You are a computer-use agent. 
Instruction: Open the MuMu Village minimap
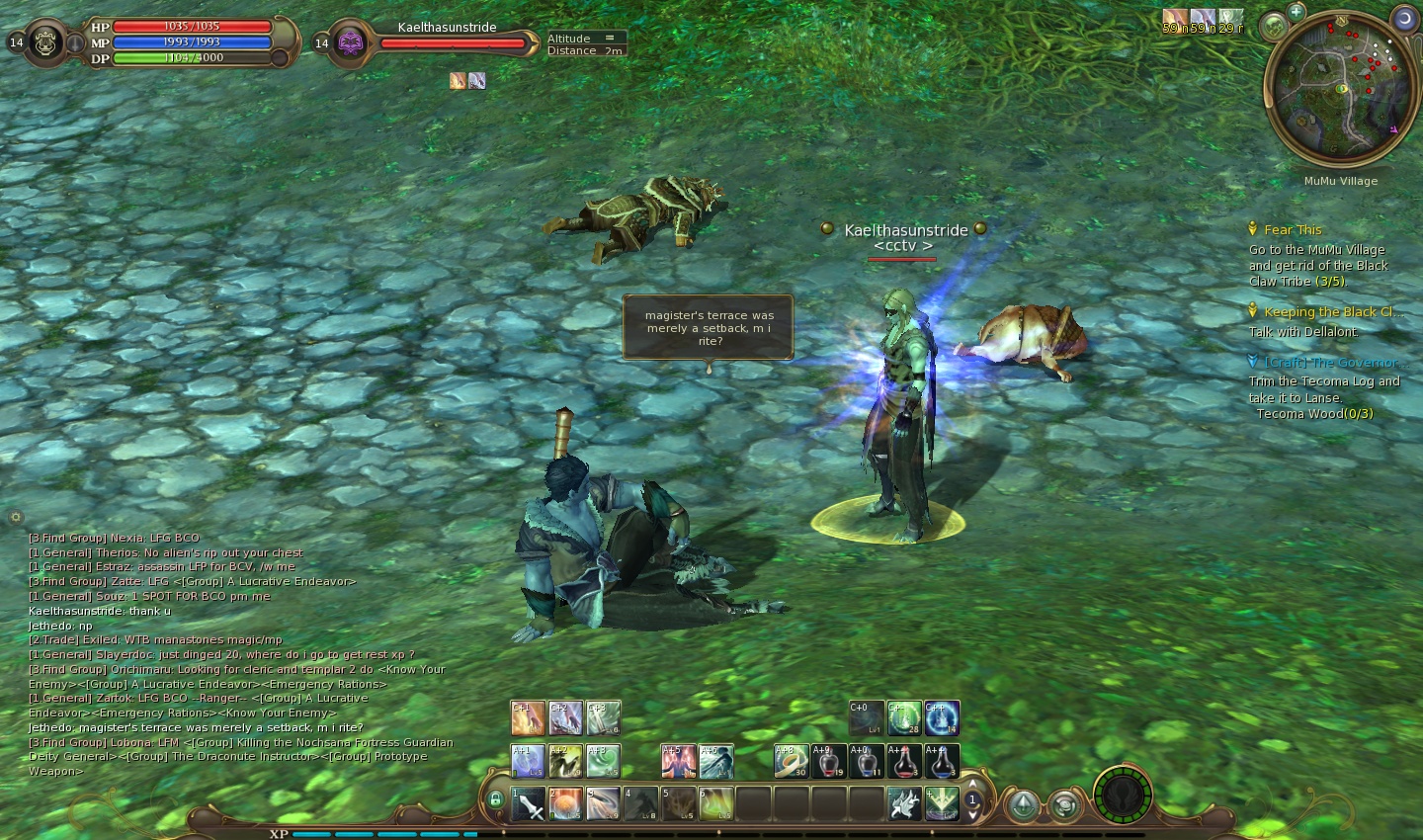1339,89
